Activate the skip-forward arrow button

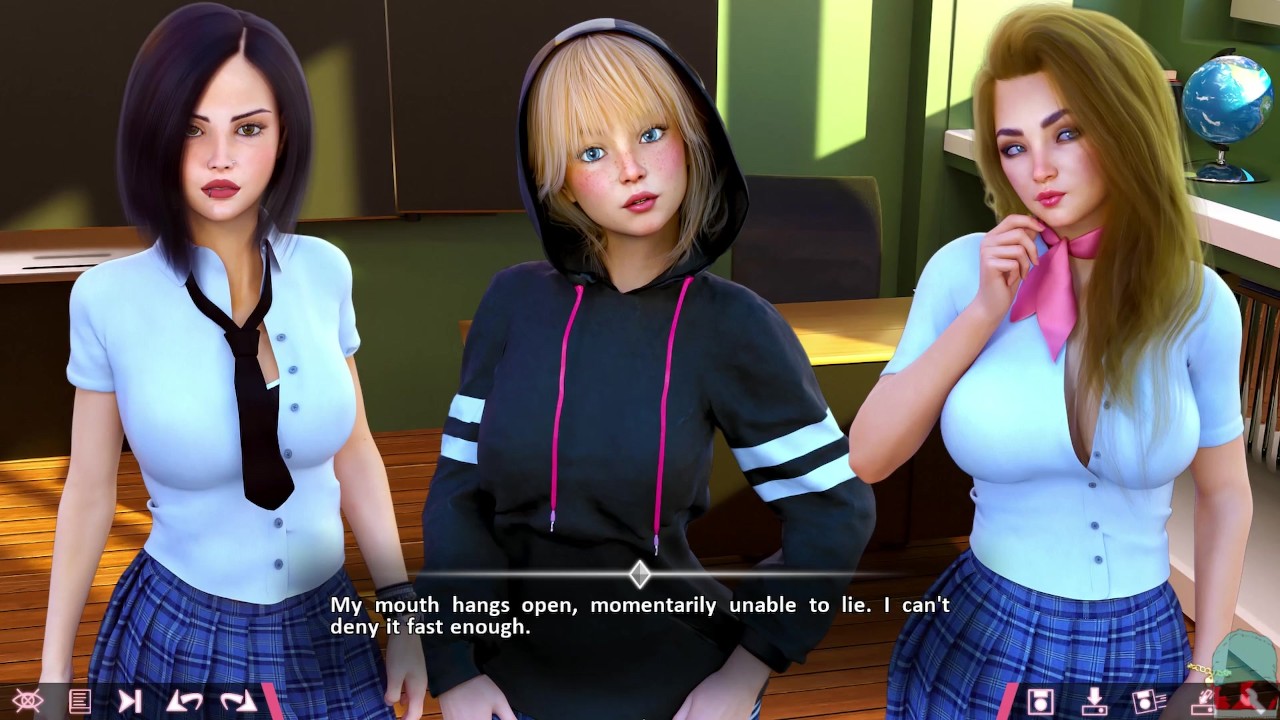[x=130, y=701]
